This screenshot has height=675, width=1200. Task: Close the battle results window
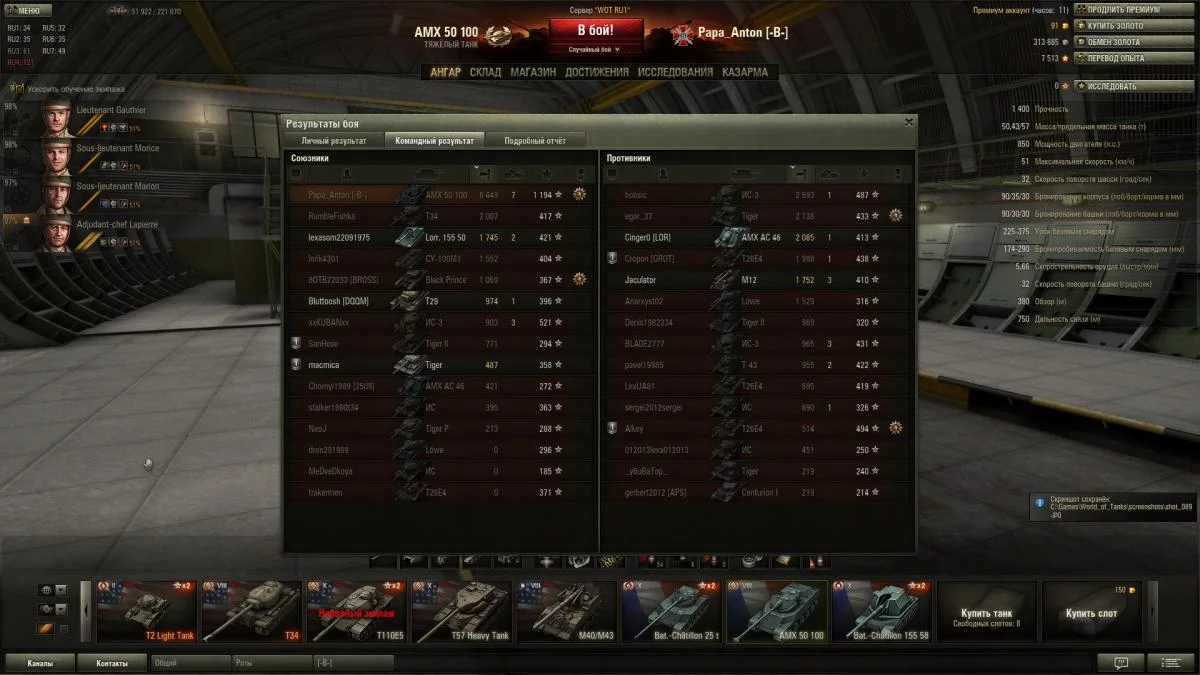tap(909, 122)
